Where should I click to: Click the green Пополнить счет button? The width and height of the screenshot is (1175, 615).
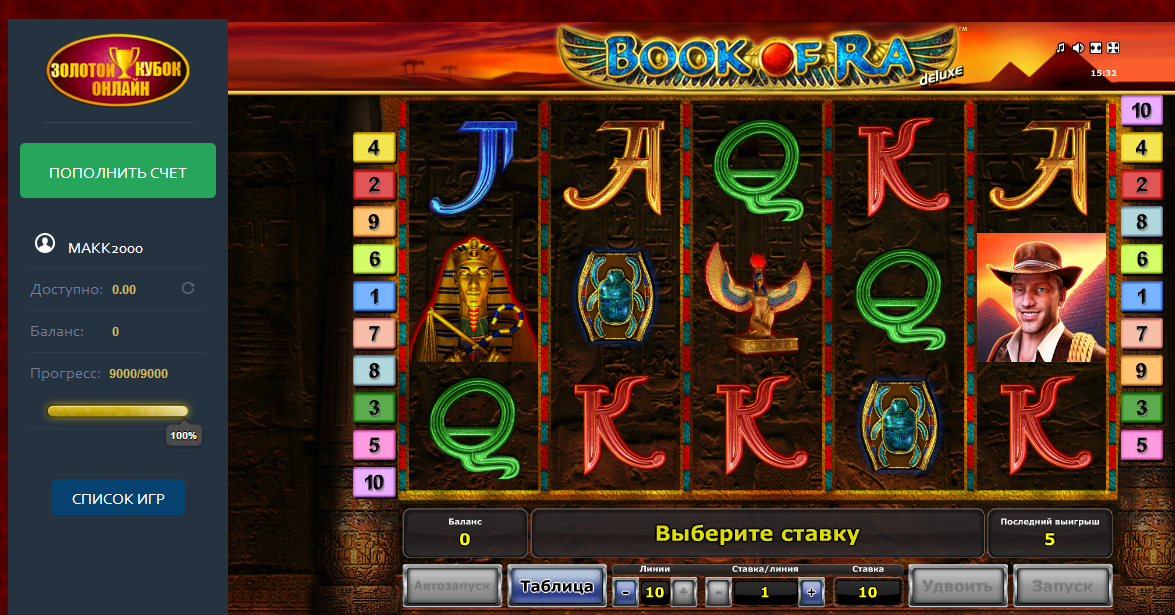point(118,172)
